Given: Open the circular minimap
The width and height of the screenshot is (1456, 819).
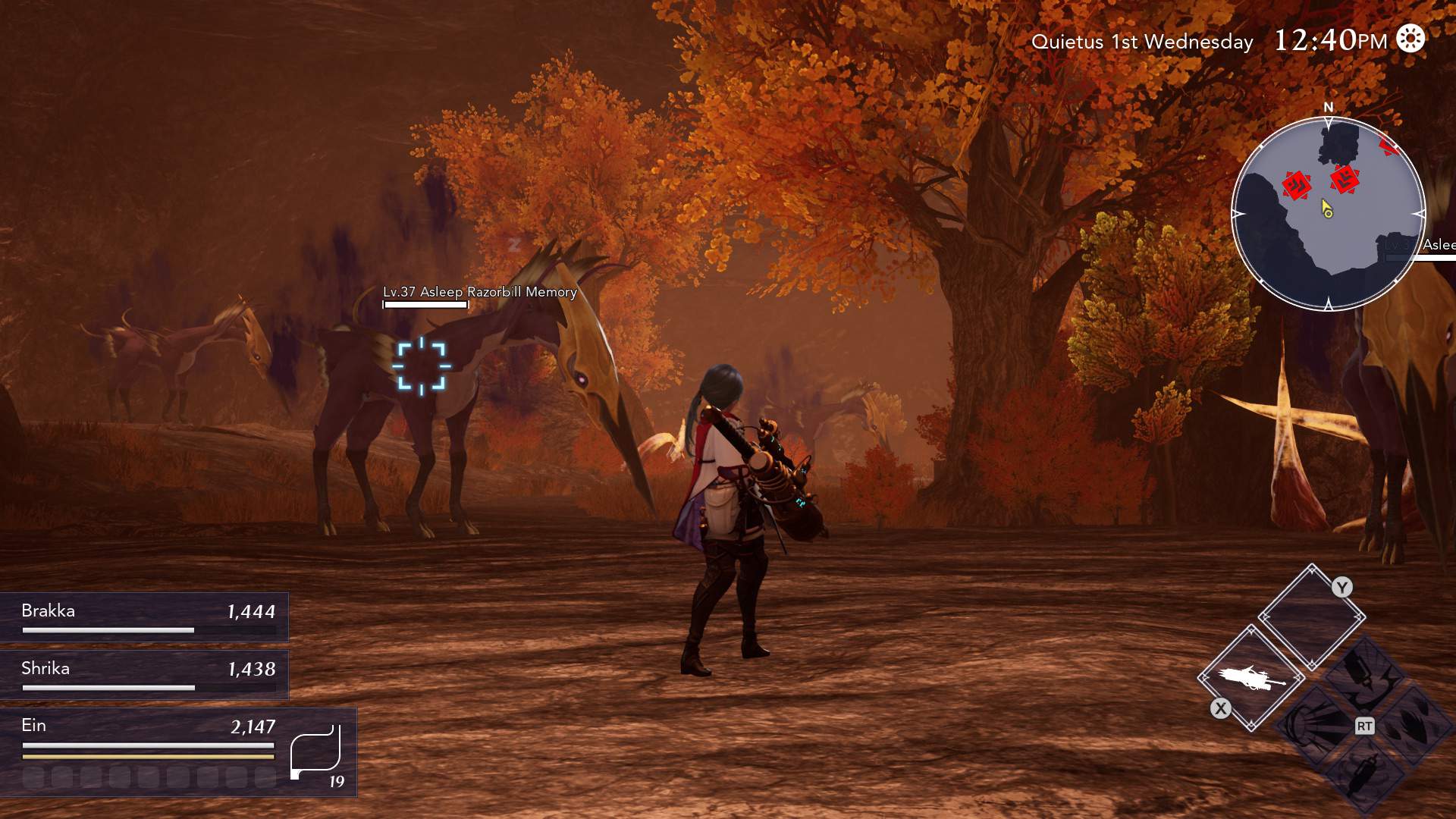Looking at the screenshot, I should coord(1328,214).
